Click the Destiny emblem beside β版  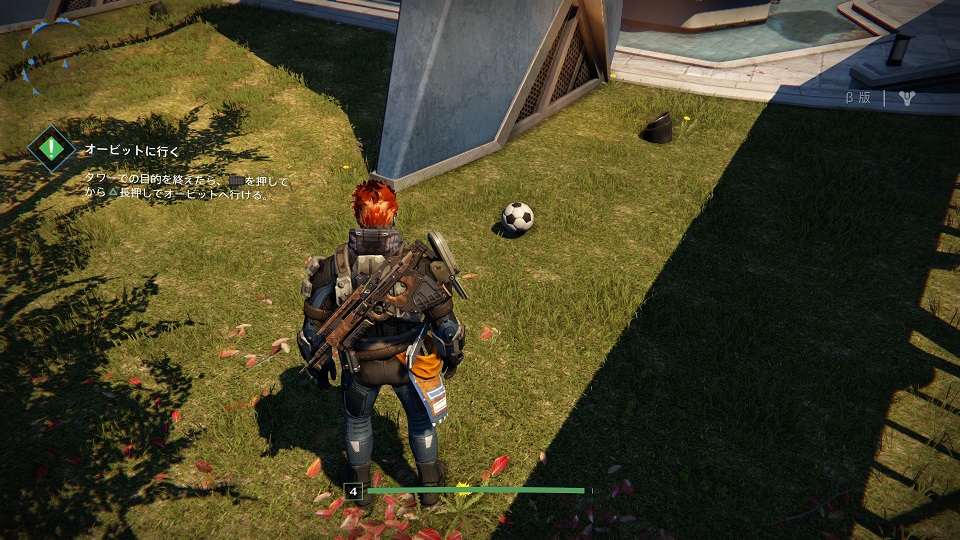(907, 98)
